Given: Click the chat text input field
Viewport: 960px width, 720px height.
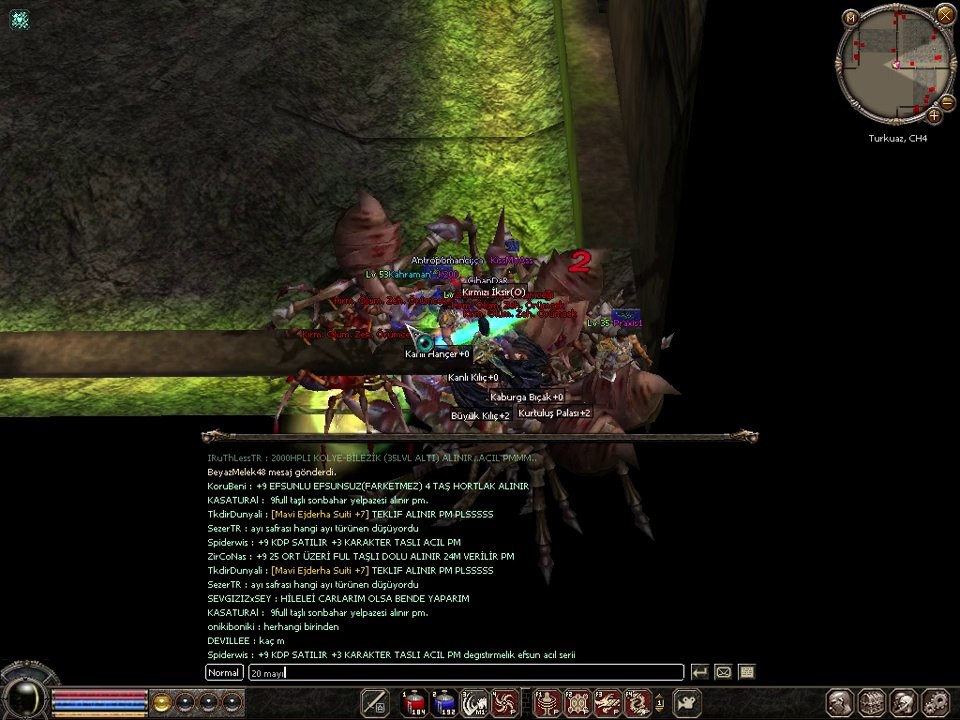Looking at the screenshot, I should [465, 673].
